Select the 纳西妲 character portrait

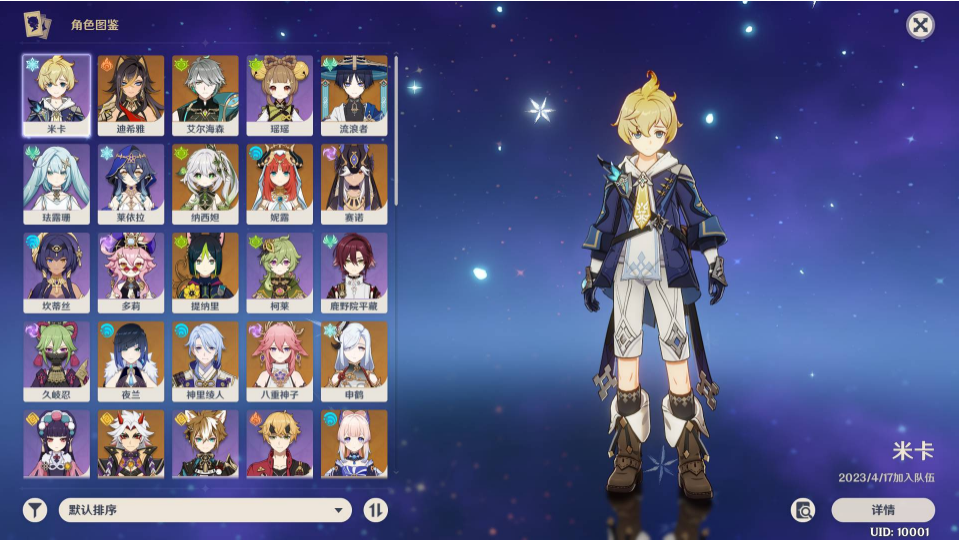205,184
